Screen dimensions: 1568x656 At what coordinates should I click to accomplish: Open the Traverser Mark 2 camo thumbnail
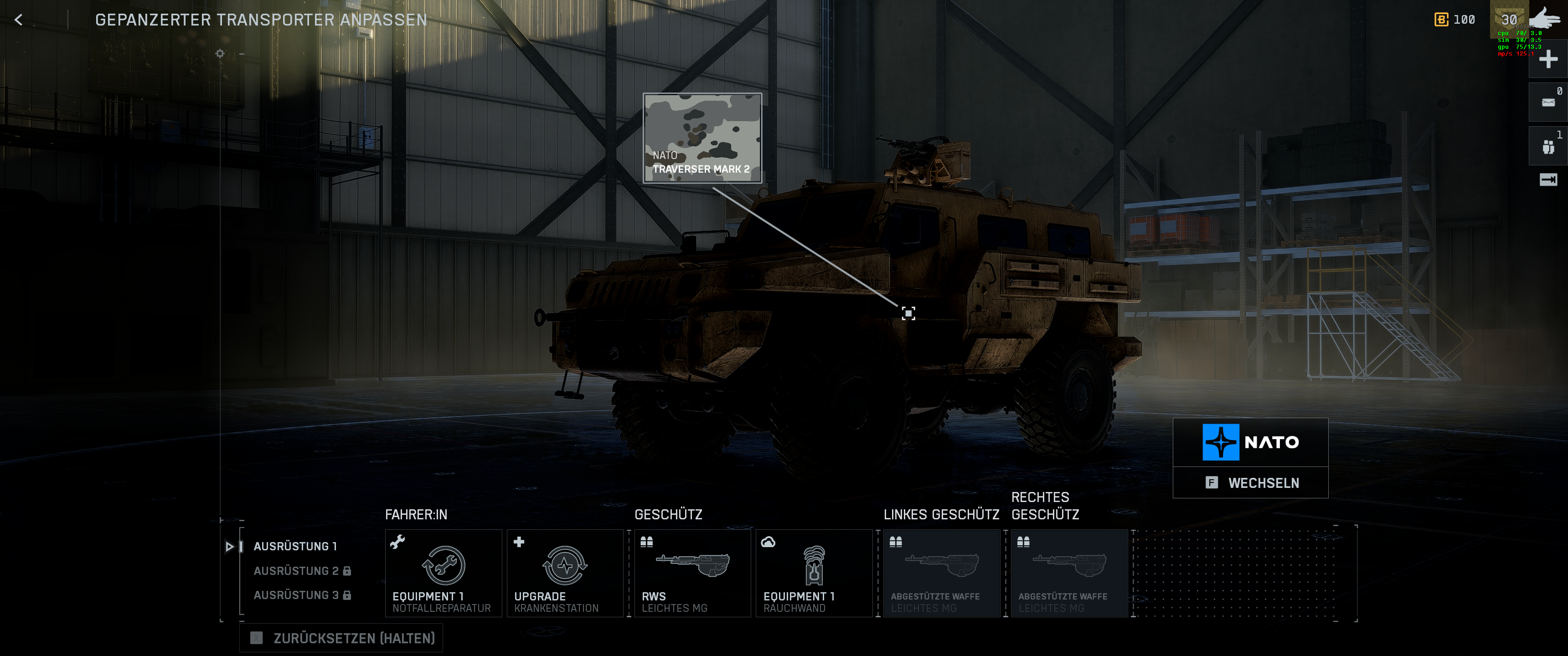pyautogui.click(x=702, y=138)
